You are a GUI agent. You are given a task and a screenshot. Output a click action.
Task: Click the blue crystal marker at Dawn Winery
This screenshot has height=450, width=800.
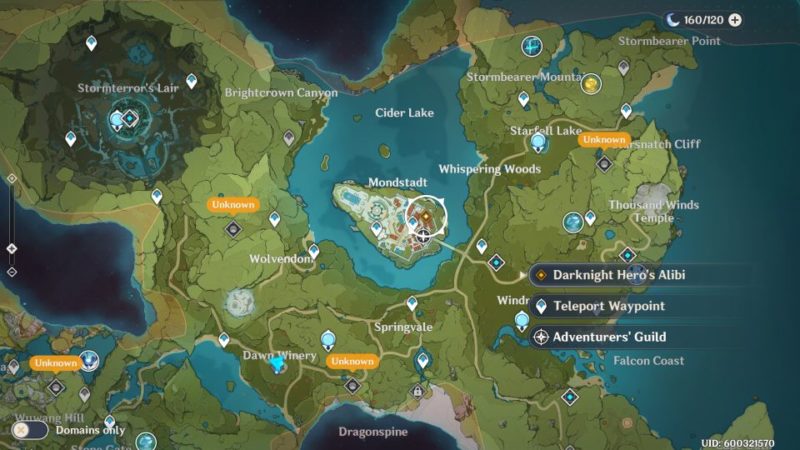point(279,366)
